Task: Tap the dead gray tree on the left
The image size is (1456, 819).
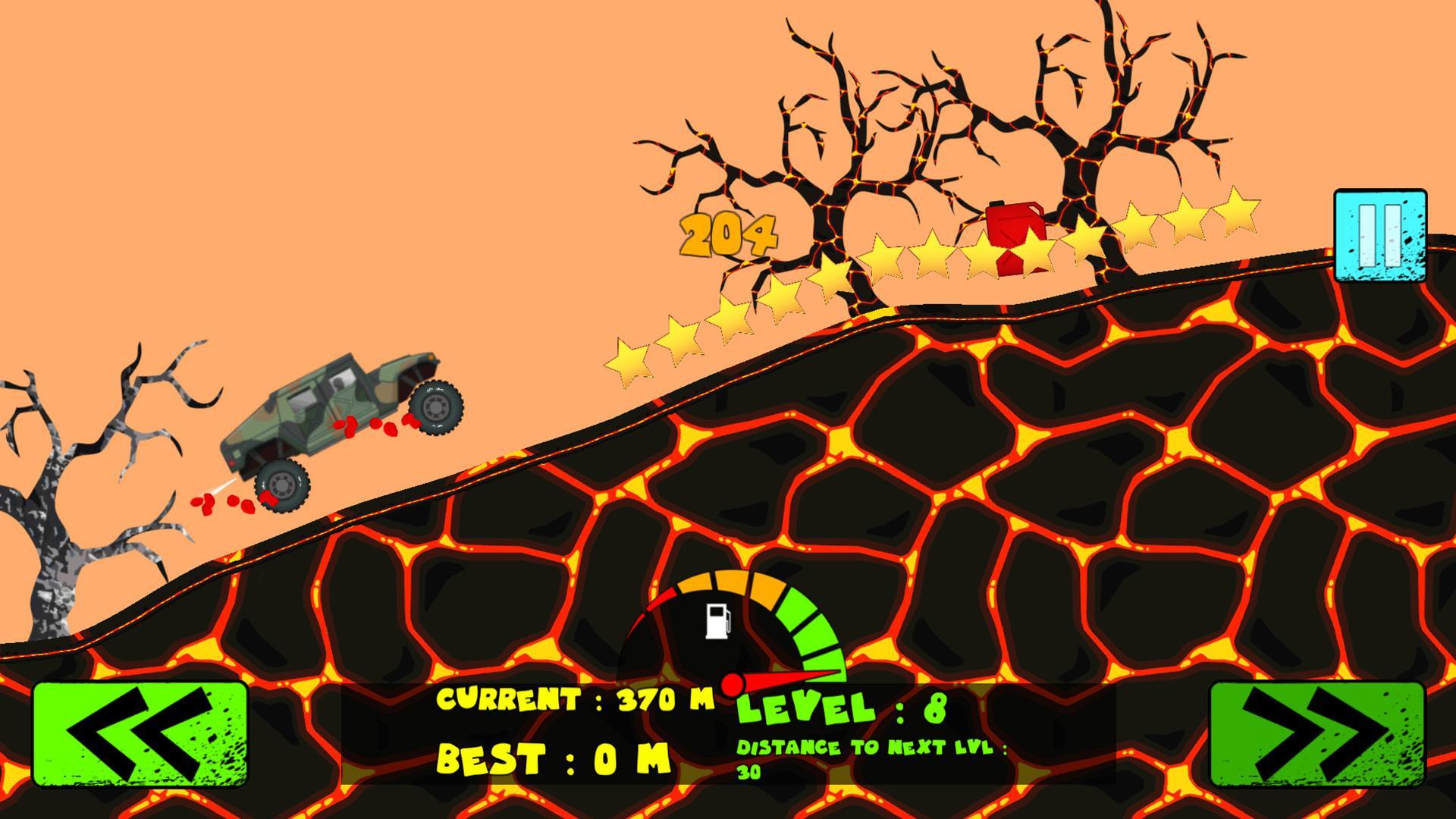Action: click(x=68, y=531)
